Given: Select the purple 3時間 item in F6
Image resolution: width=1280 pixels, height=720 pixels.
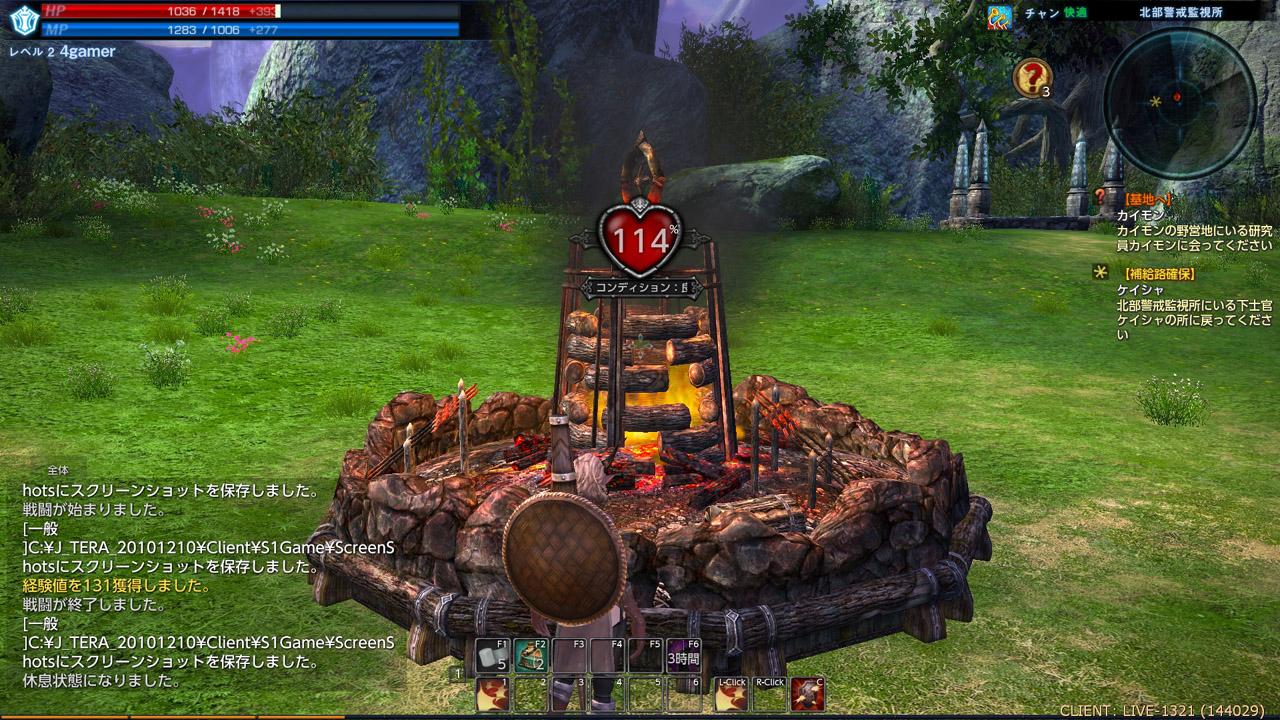Looking at the screenshot, I should click(684, 655).
